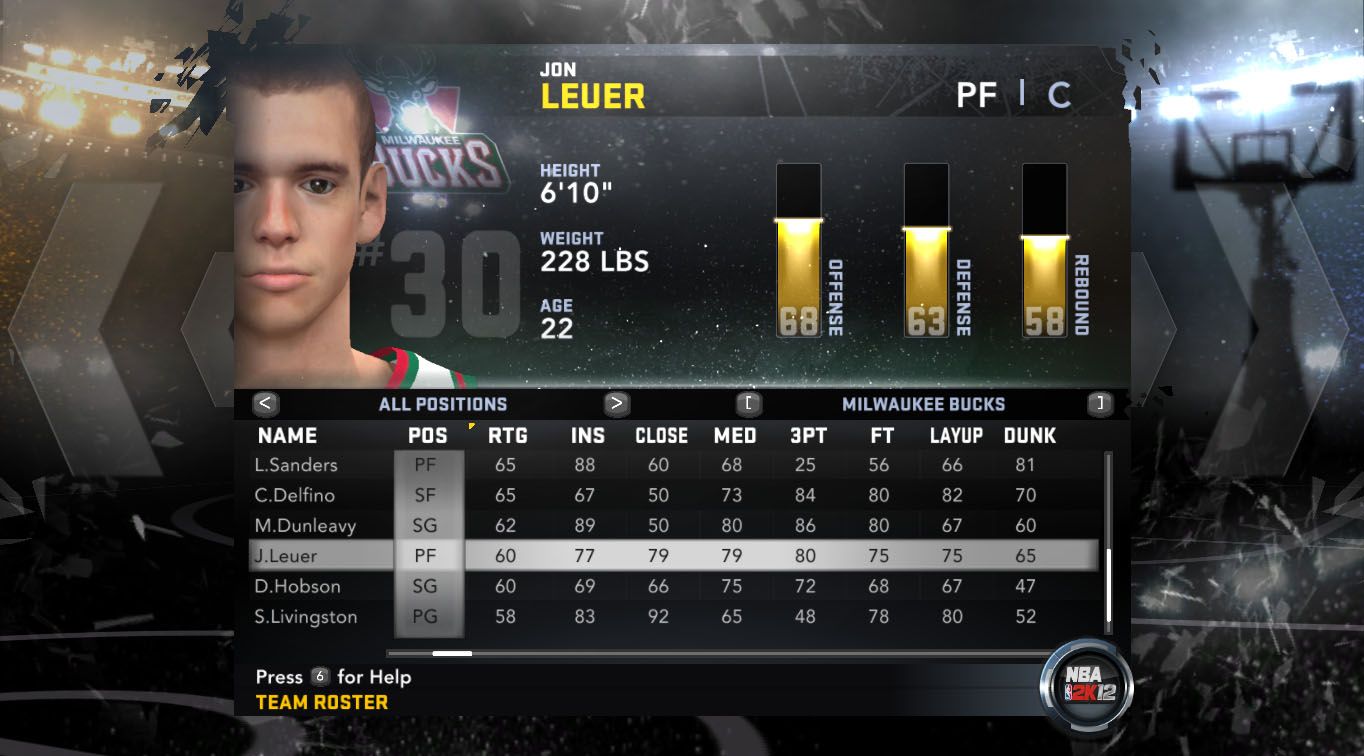Click the highlighted J.Leuer row
The image size is (1364, 756).
pyautogui.click(x=672, y=556)
